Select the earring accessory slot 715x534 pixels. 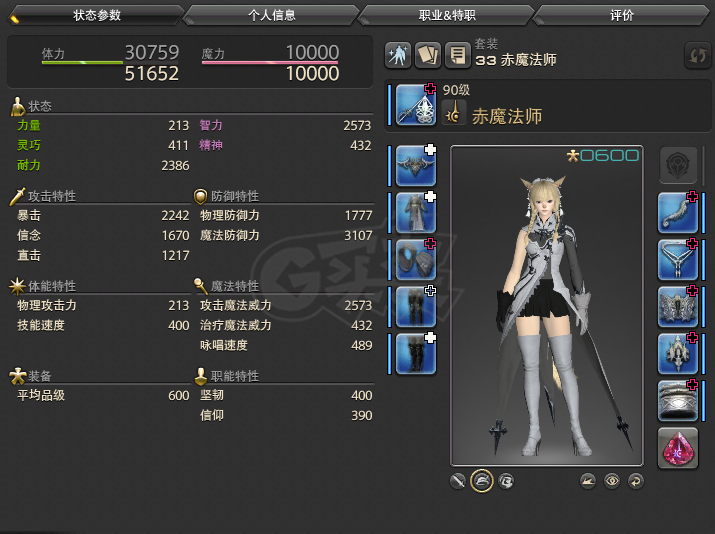coord(677,213)
